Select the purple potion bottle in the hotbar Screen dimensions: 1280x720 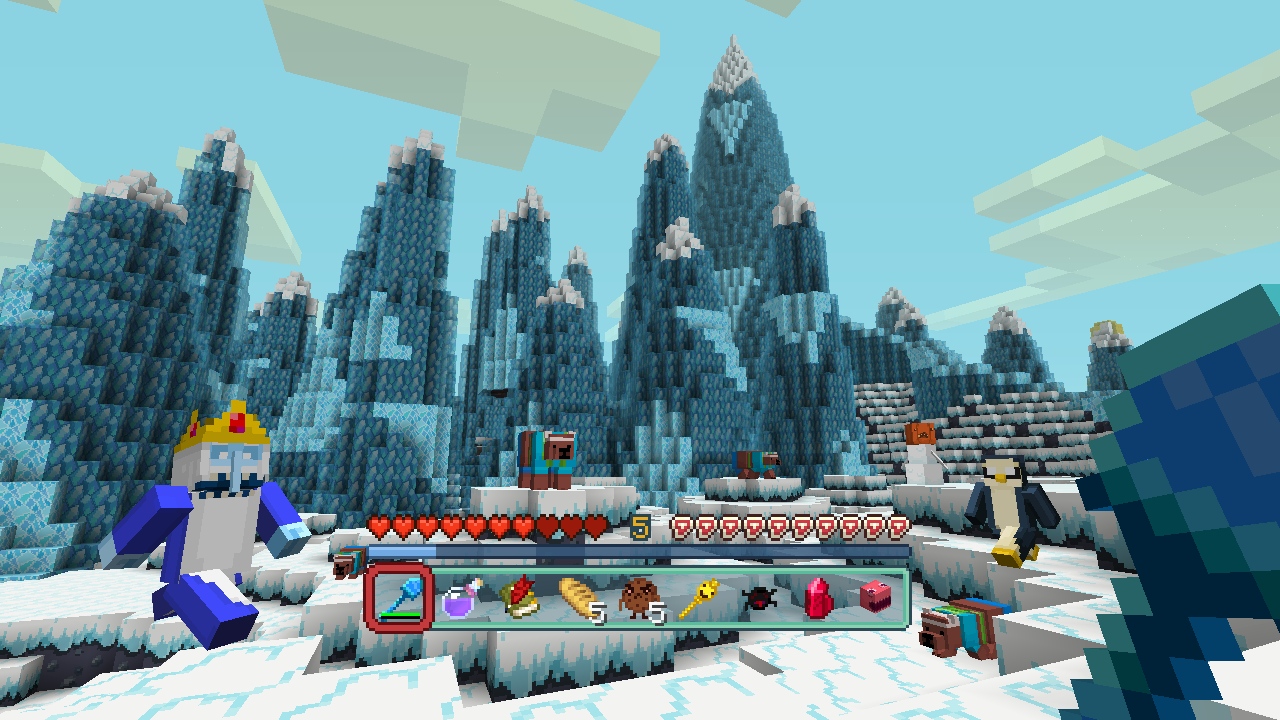[458, 602]
